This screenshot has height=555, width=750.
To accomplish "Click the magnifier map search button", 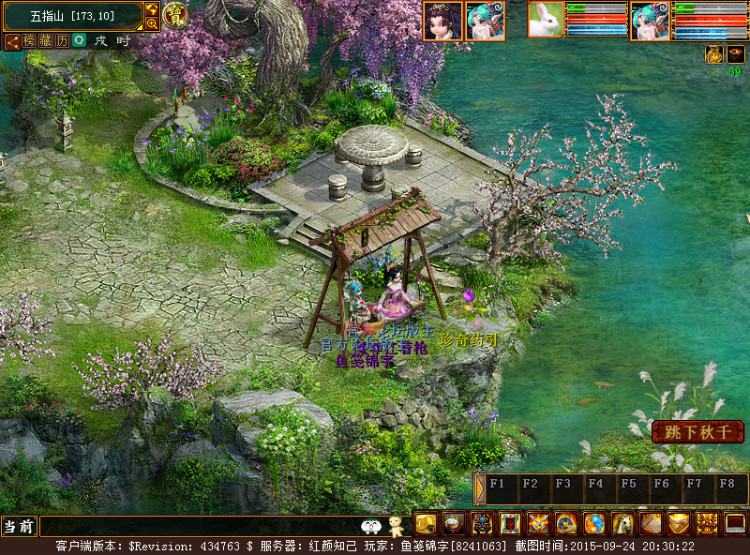I will tap(152, 22).
